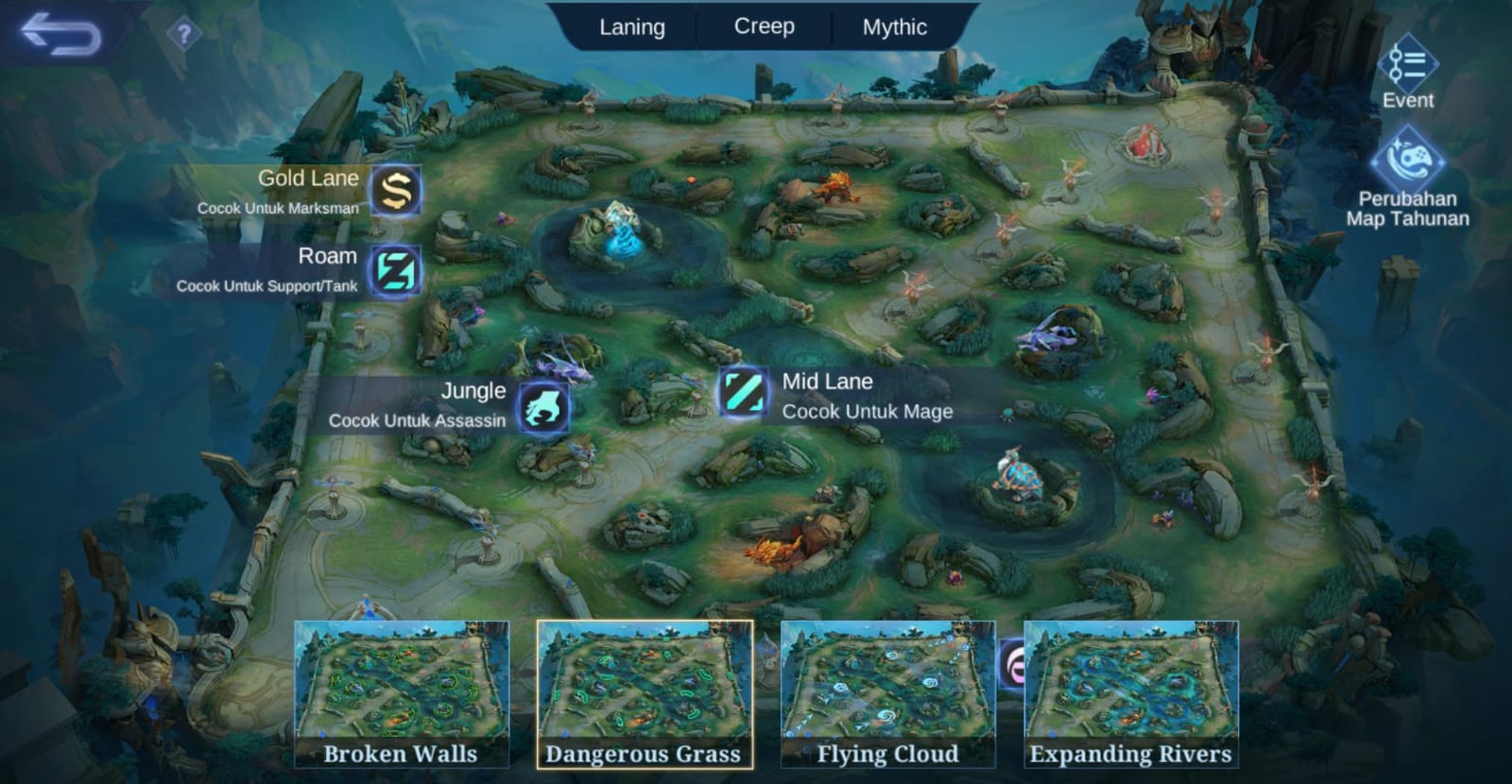
Task: Select the Dangerous Grass map thumbnail
Action: (643, 690)
